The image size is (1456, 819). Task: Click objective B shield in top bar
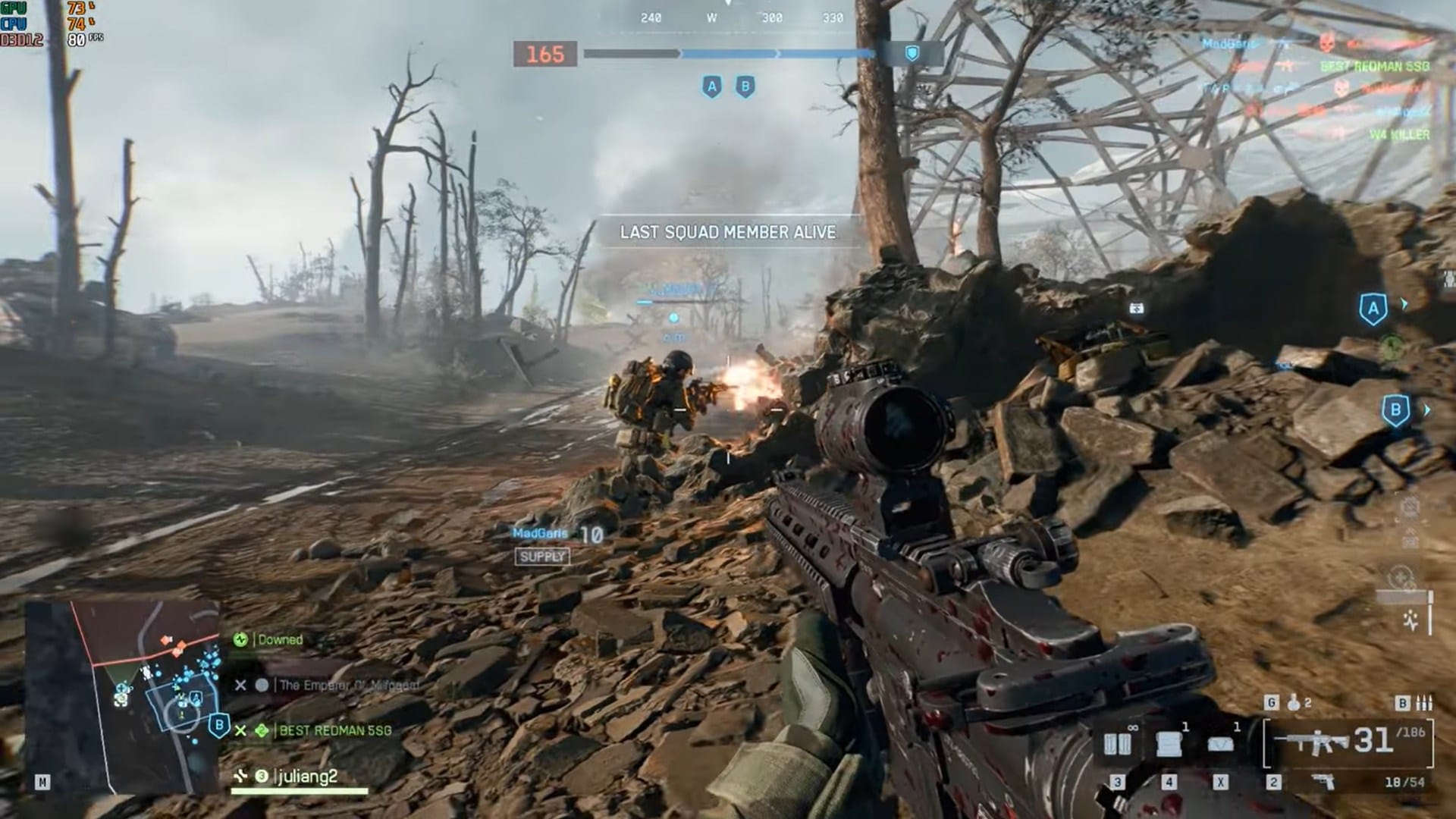[745, 87]
